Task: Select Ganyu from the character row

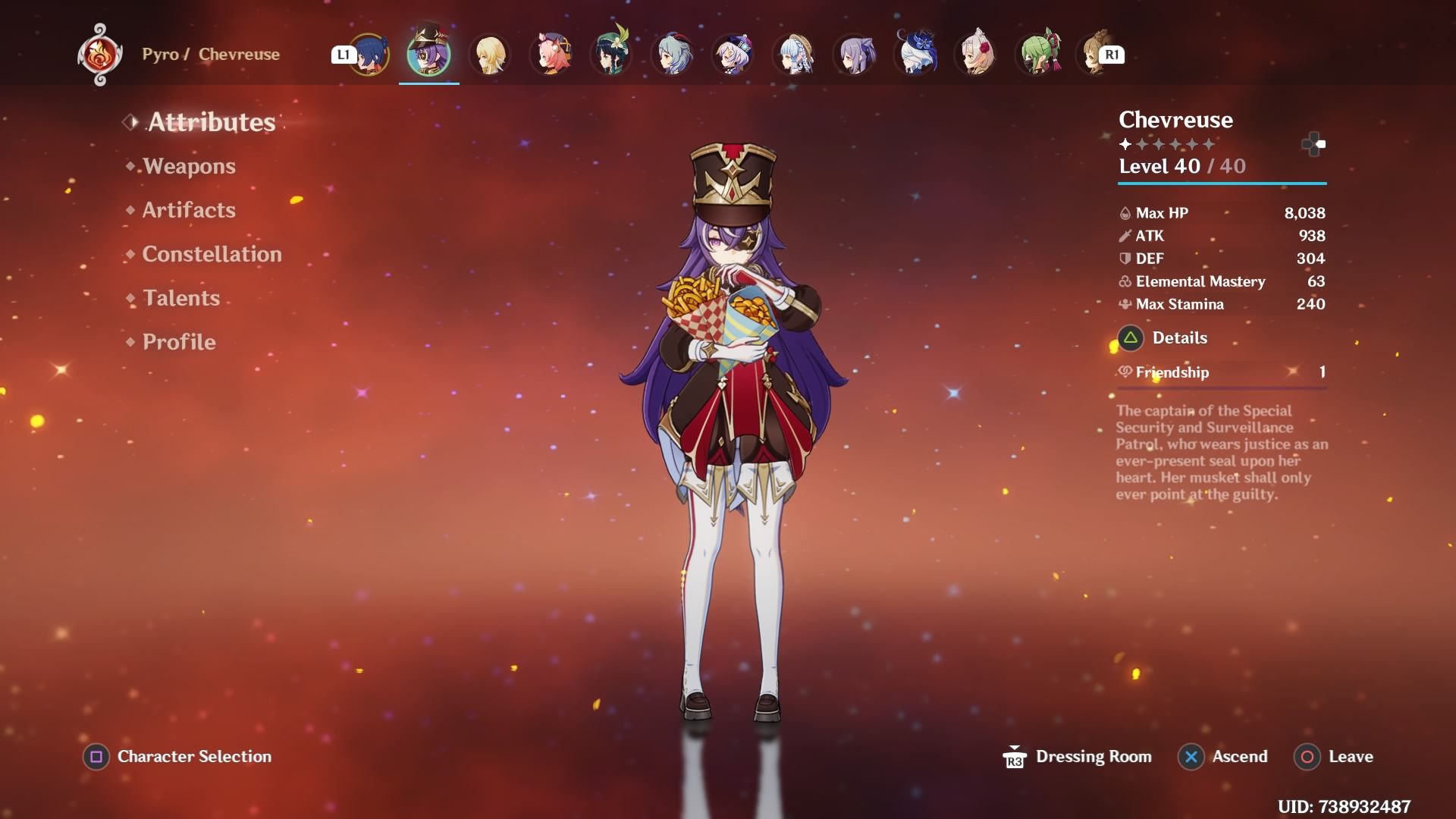Action: tap(672, 53)
